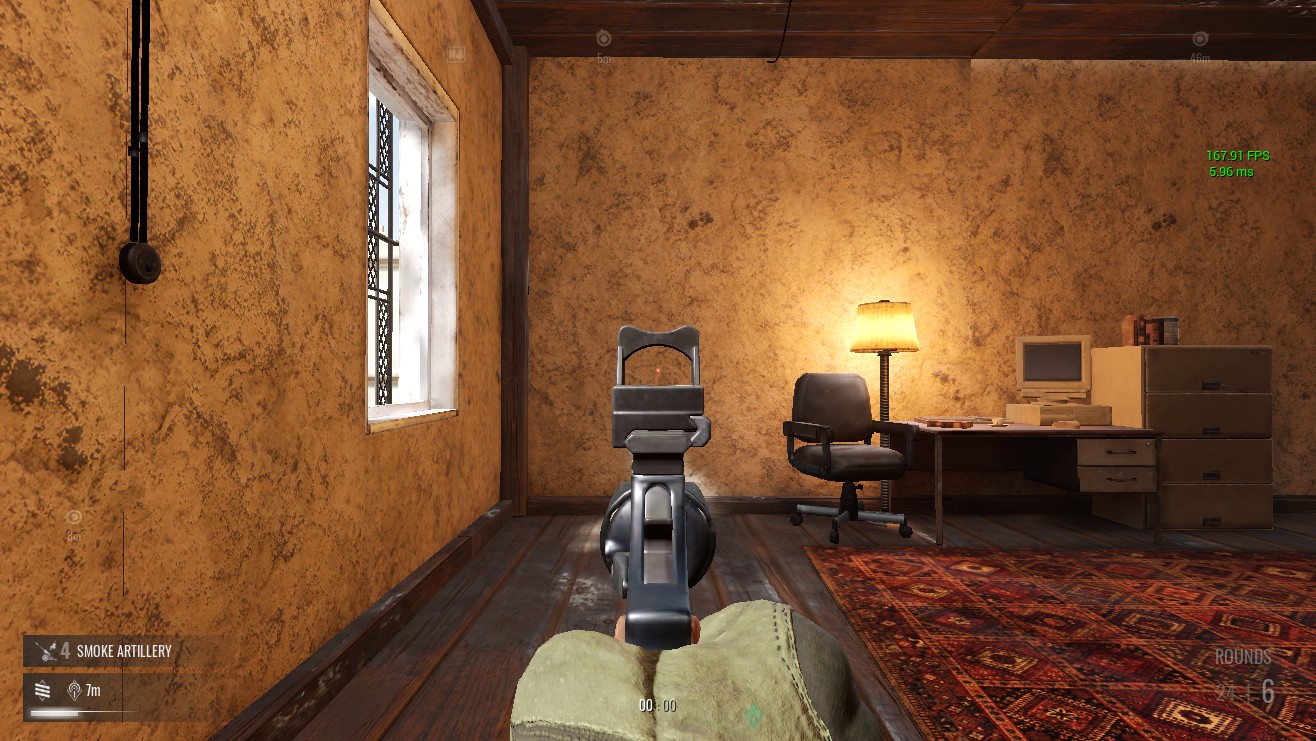The width and height of the screenshot is (1316, 741).
Task: Click the eye marker labeled 8m
Action: click(x=73, y=517)
